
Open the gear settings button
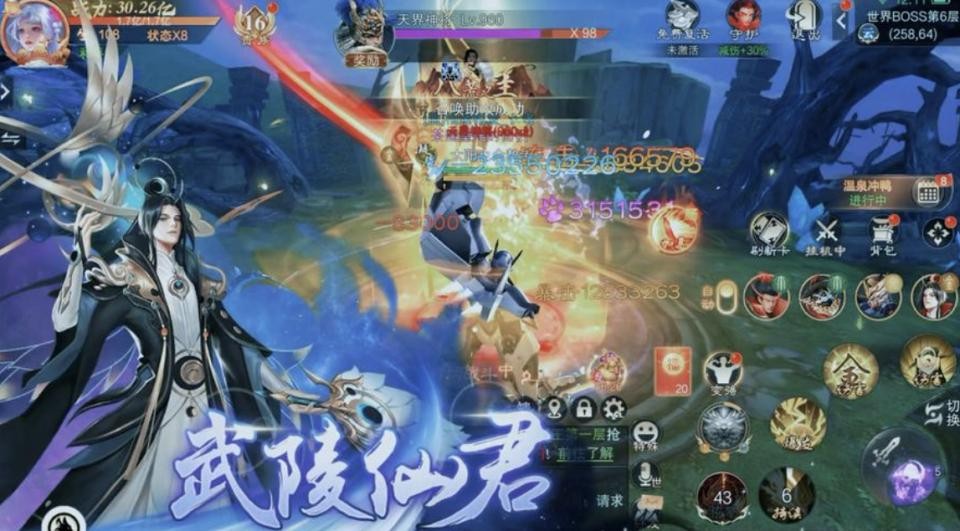tap(613, 408)
